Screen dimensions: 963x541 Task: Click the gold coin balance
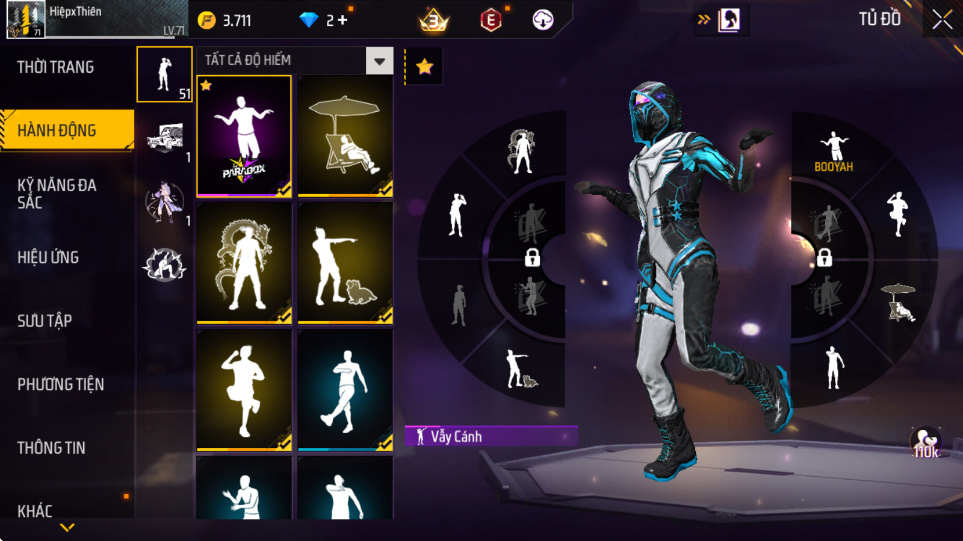coord(225,20)
